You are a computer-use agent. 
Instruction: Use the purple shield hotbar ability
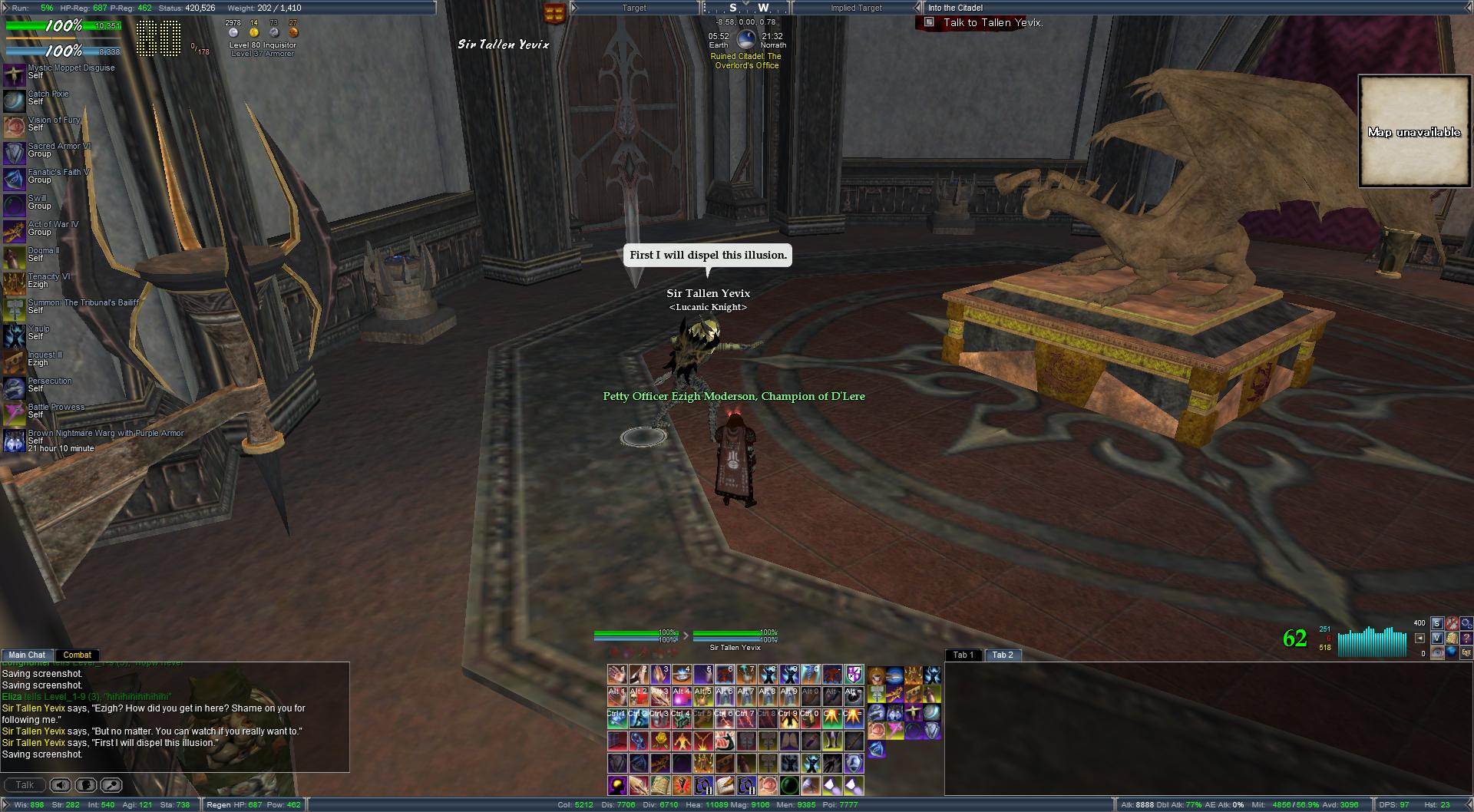coord(854,675)
